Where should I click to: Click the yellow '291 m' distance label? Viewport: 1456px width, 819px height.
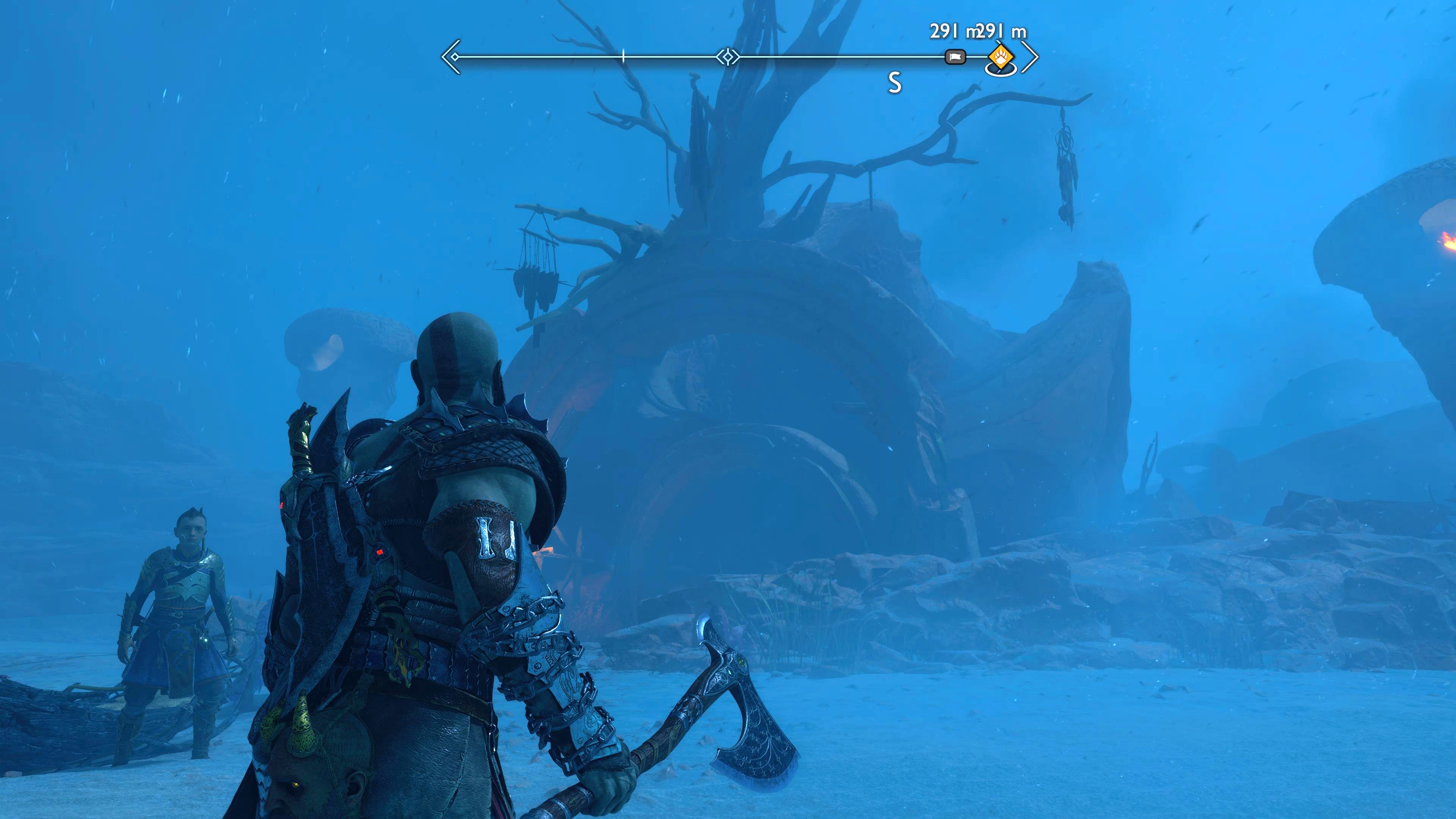pyautogui.click(x=1001, y=31)
